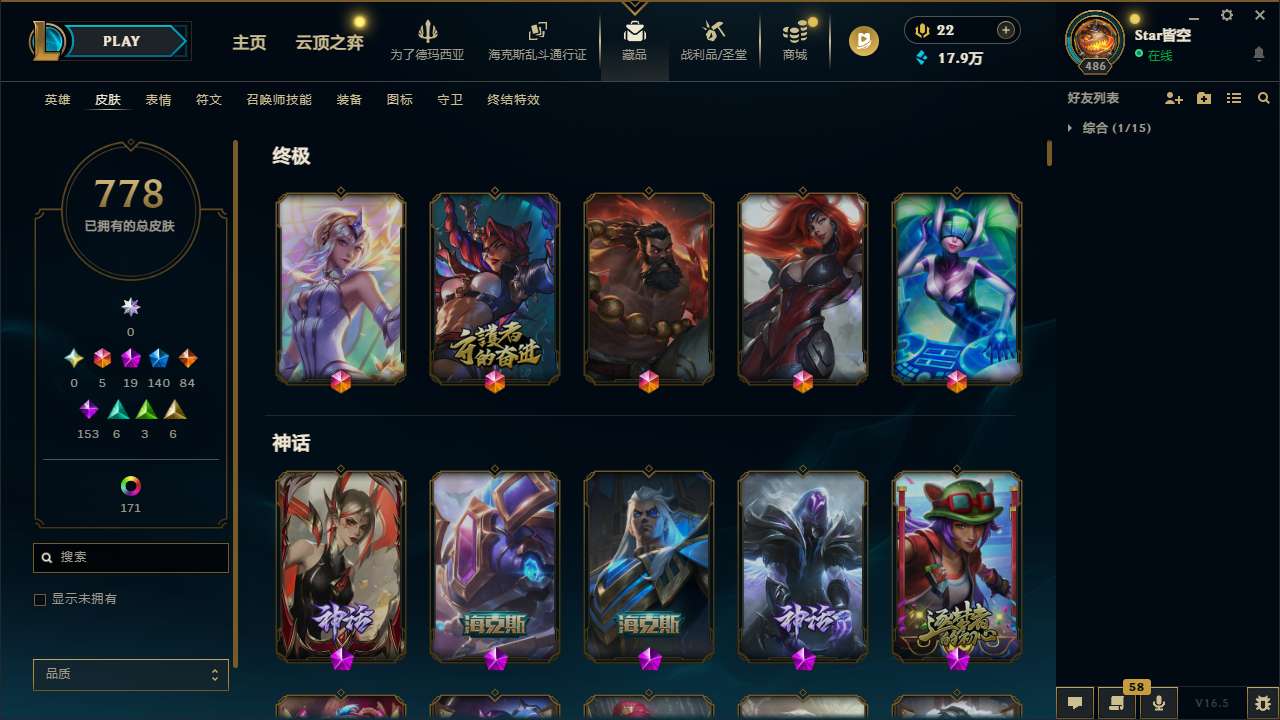This screenshot has height=720, width=1280.
Task: Click the PLAY button
Action: coord(121,41)
